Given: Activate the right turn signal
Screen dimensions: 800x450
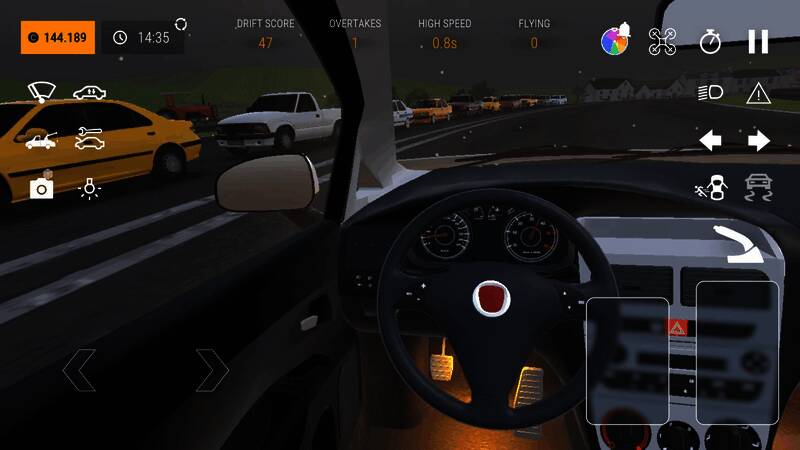Looking at the screenshot, I should 759,140.
